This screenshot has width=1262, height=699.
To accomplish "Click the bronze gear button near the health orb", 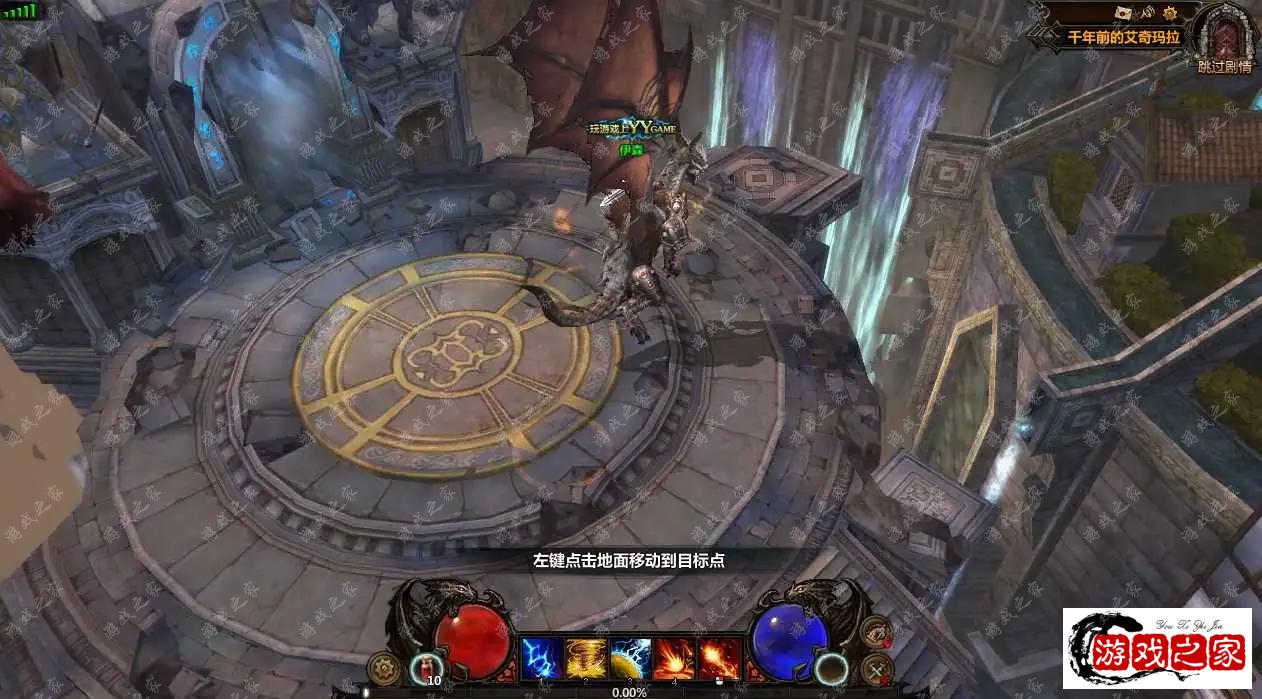I will tap(382, 666).
